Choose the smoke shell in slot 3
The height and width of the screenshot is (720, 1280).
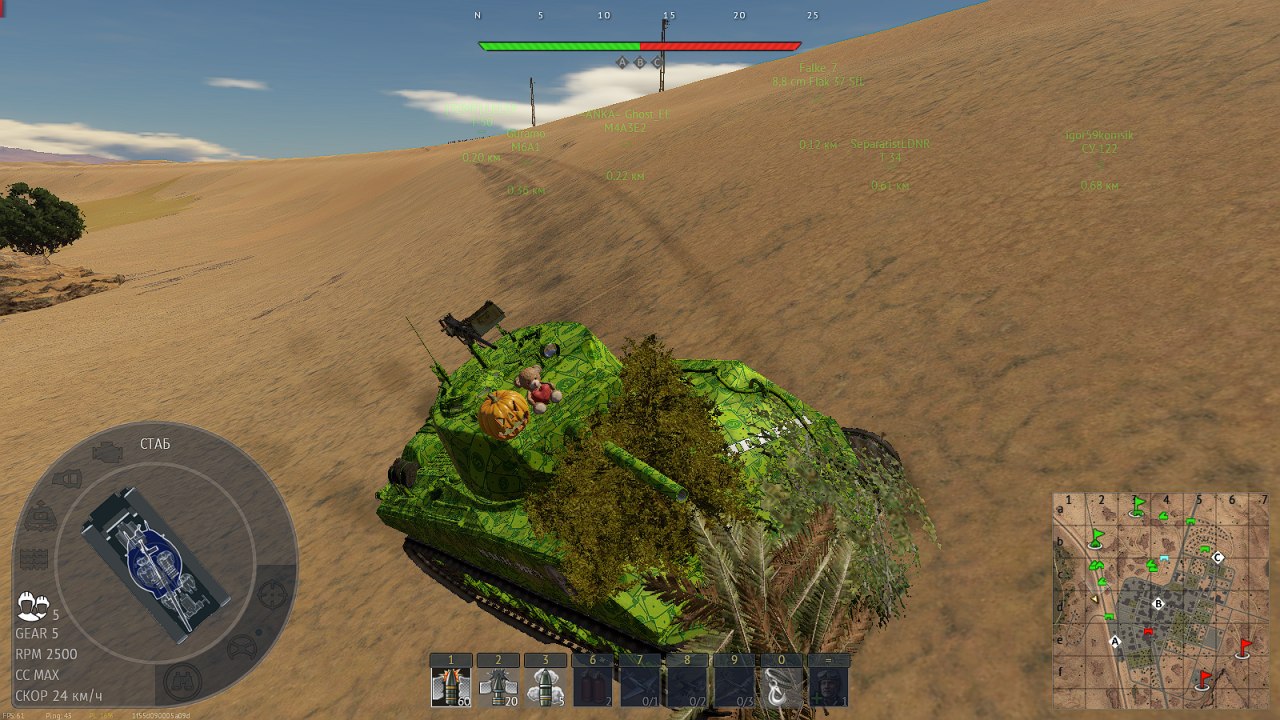coord(544,686)
